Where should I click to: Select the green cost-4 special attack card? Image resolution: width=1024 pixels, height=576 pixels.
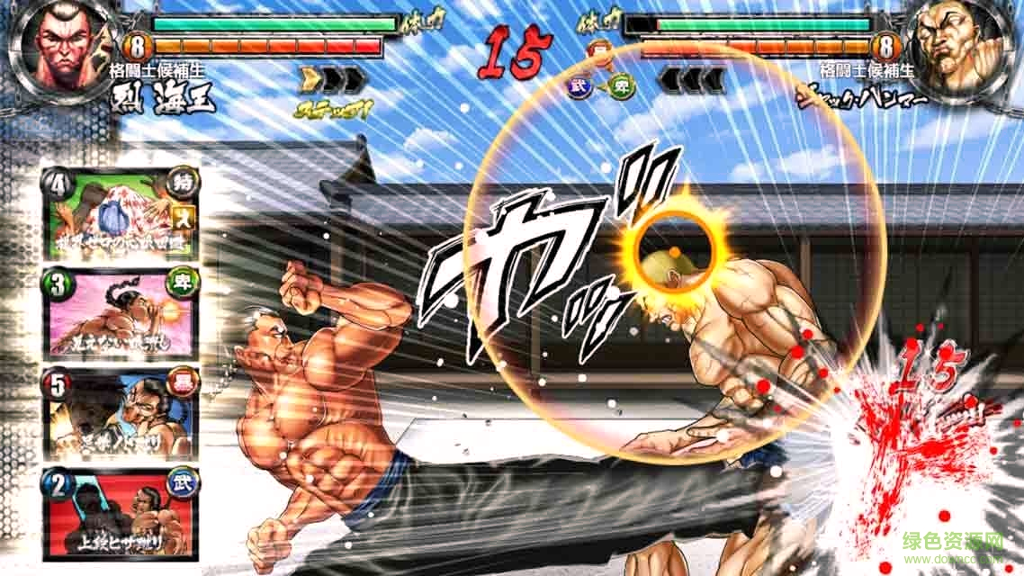tap(120, 213)
